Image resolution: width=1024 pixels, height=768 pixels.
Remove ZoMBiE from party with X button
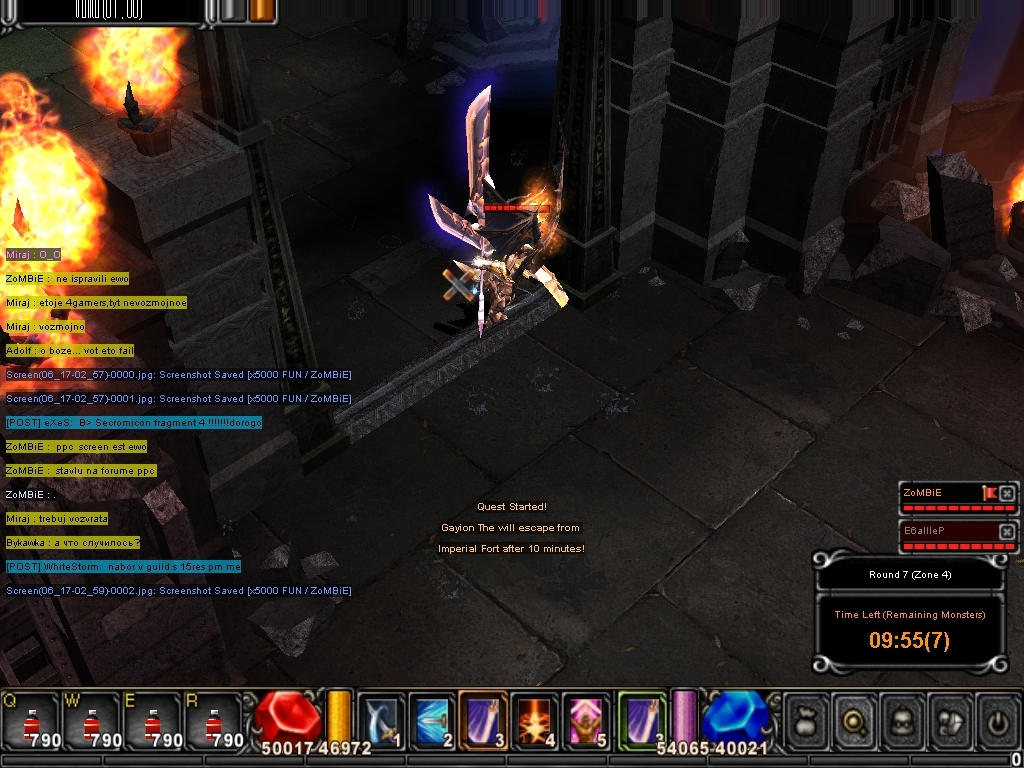pyautogui.click(x=1007, y=493)
